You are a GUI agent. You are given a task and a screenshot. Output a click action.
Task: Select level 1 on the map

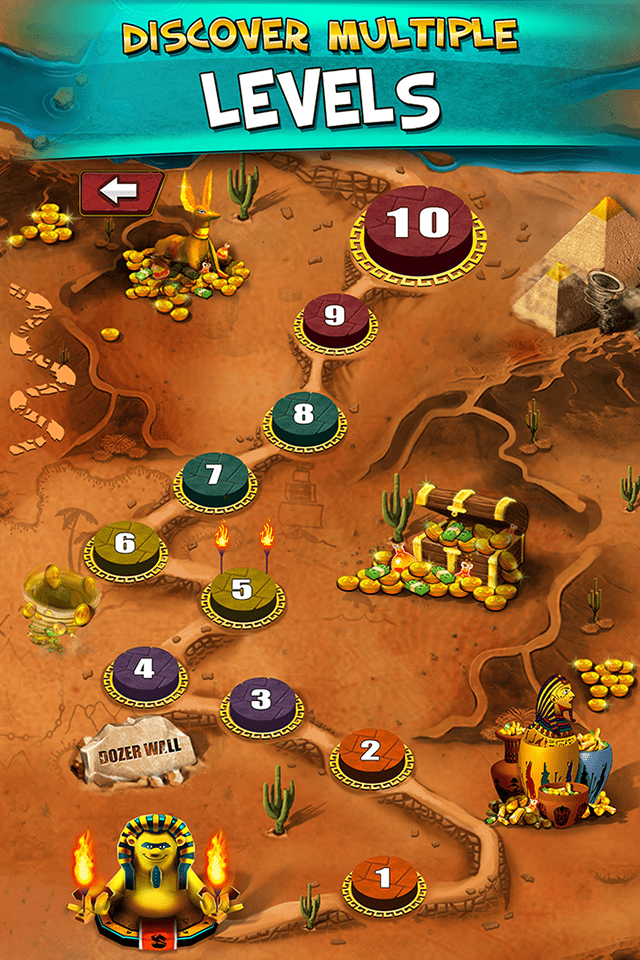[384, 880]
